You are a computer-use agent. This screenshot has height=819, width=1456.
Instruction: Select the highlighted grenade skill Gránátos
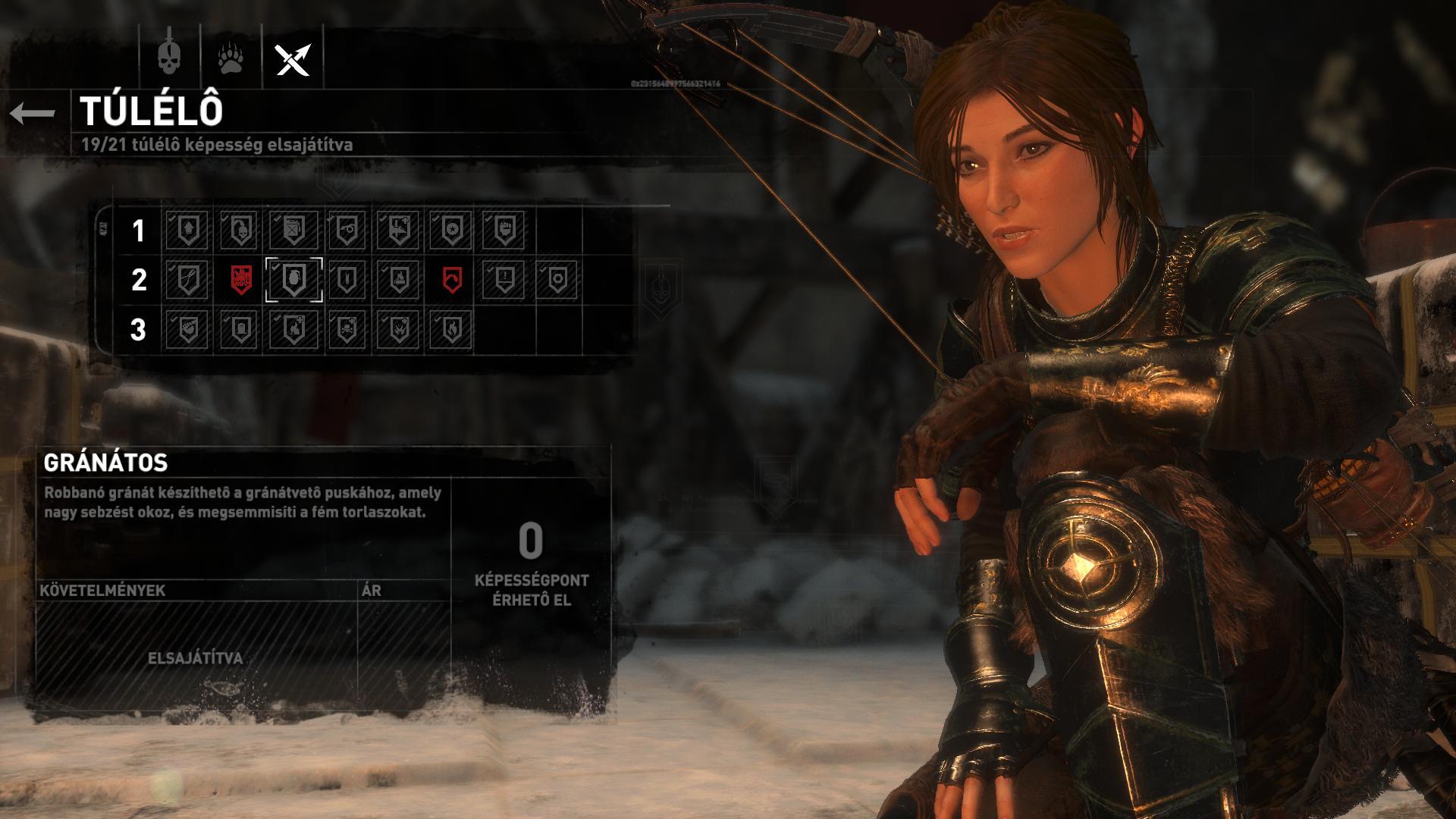(x=293, y=280)
